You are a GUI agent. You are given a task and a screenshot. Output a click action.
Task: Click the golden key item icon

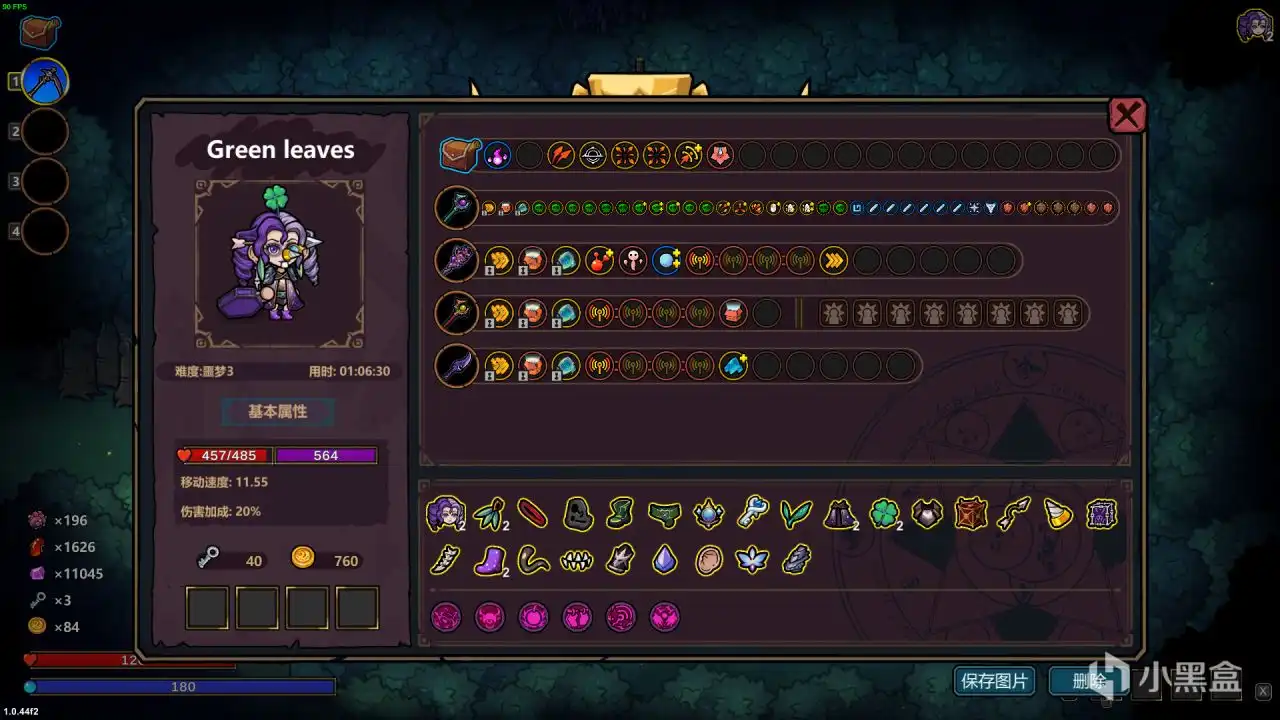coord(753,514)
